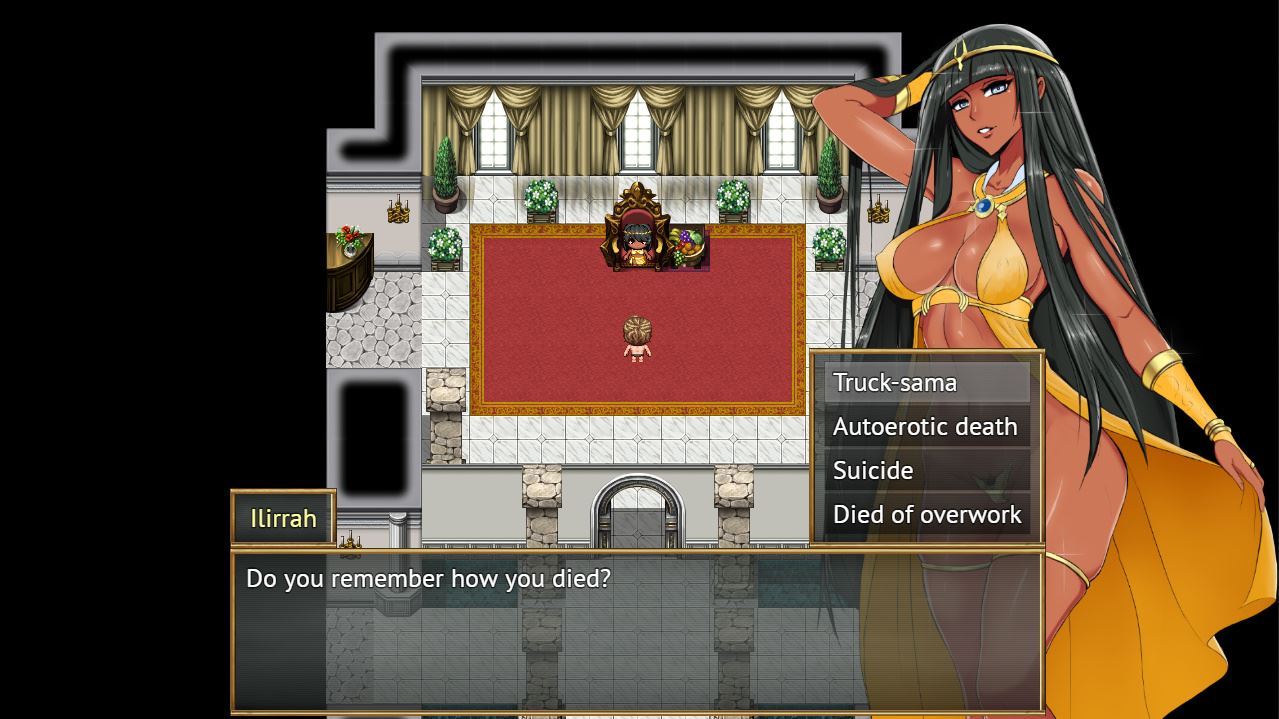
Task: Pick the Suicide reply option
Action: [926, 471]
